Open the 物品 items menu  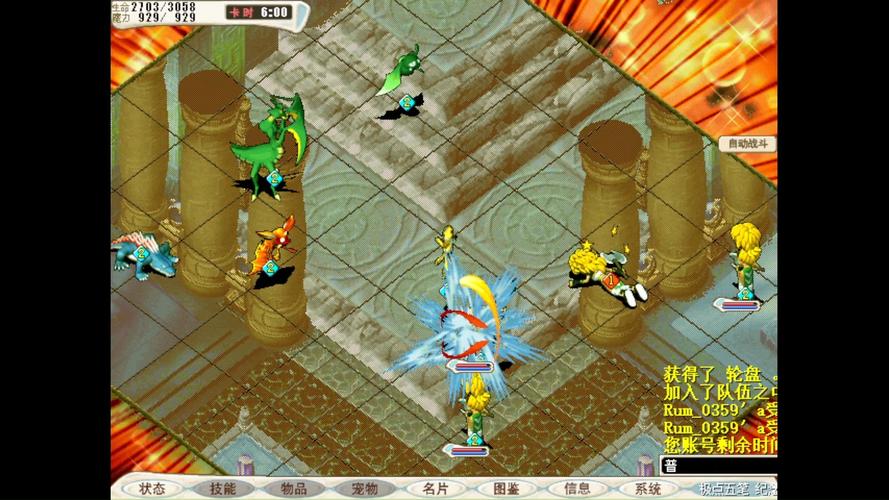click(x=294, y=489)
